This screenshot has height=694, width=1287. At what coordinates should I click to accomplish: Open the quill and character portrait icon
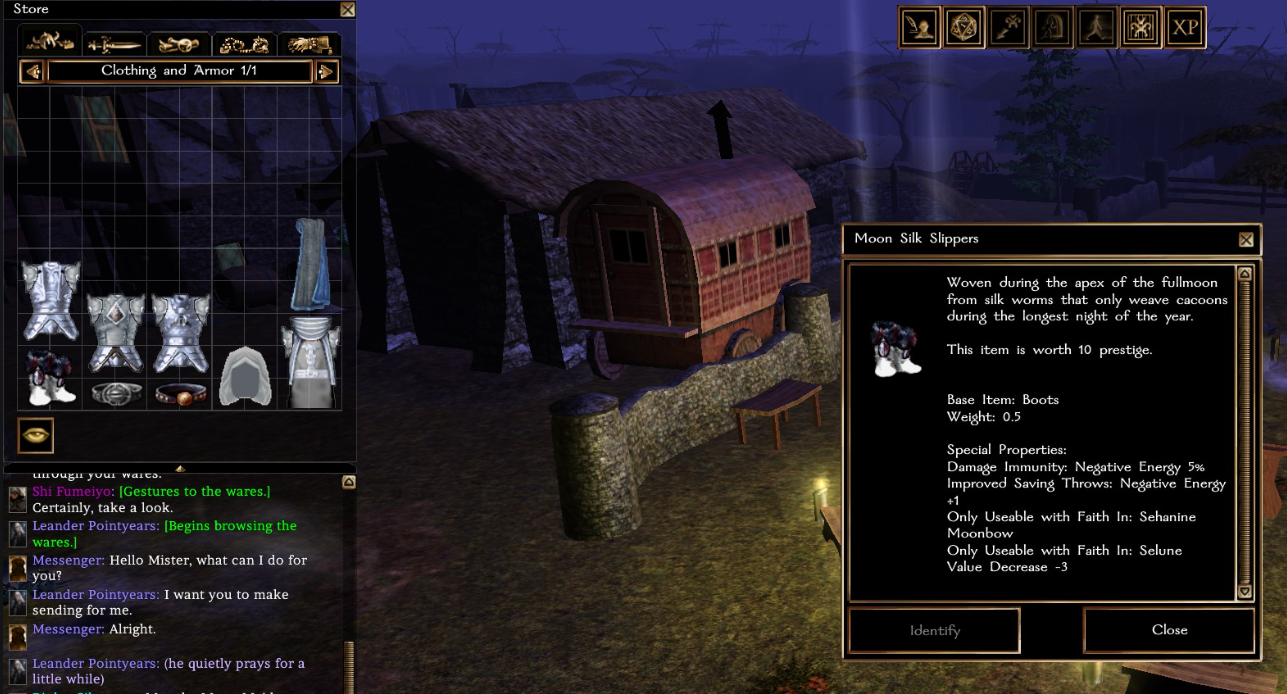pos(920,28)
